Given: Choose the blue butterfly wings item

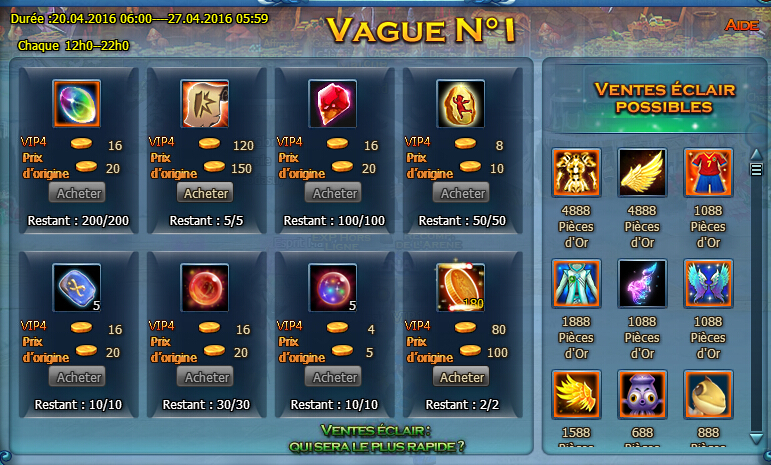Looking at the screenshot, I should pyautogui.click(x=709, y=284).
